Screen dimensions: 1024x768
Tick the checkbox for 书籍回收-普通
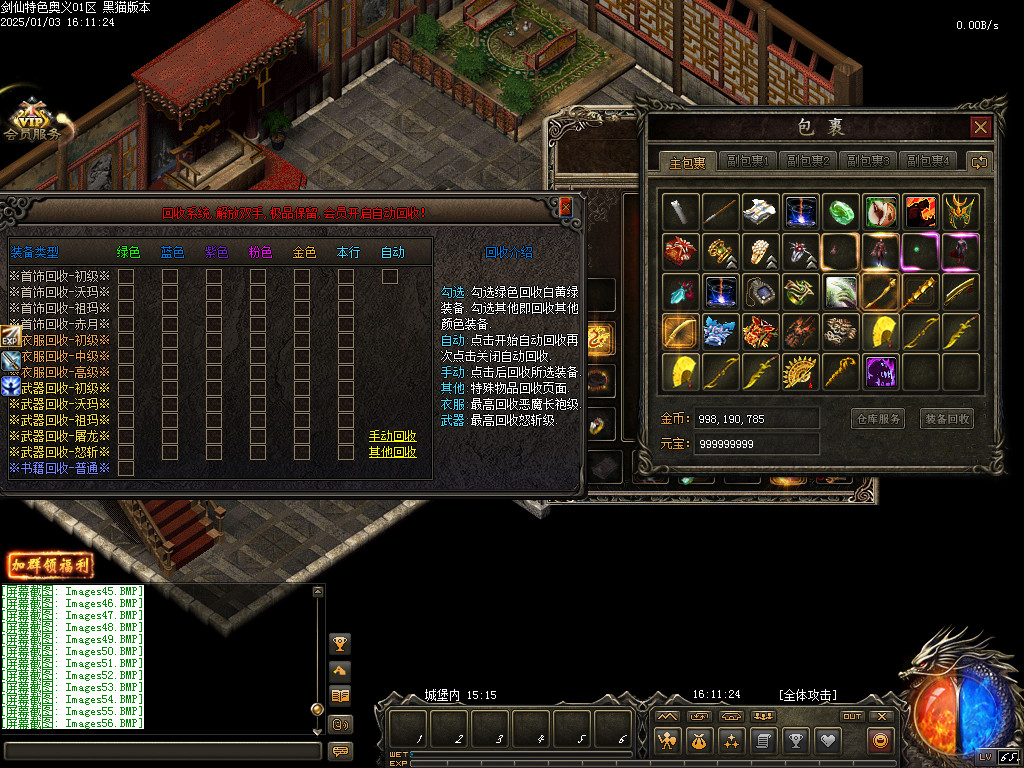(126, 468)
